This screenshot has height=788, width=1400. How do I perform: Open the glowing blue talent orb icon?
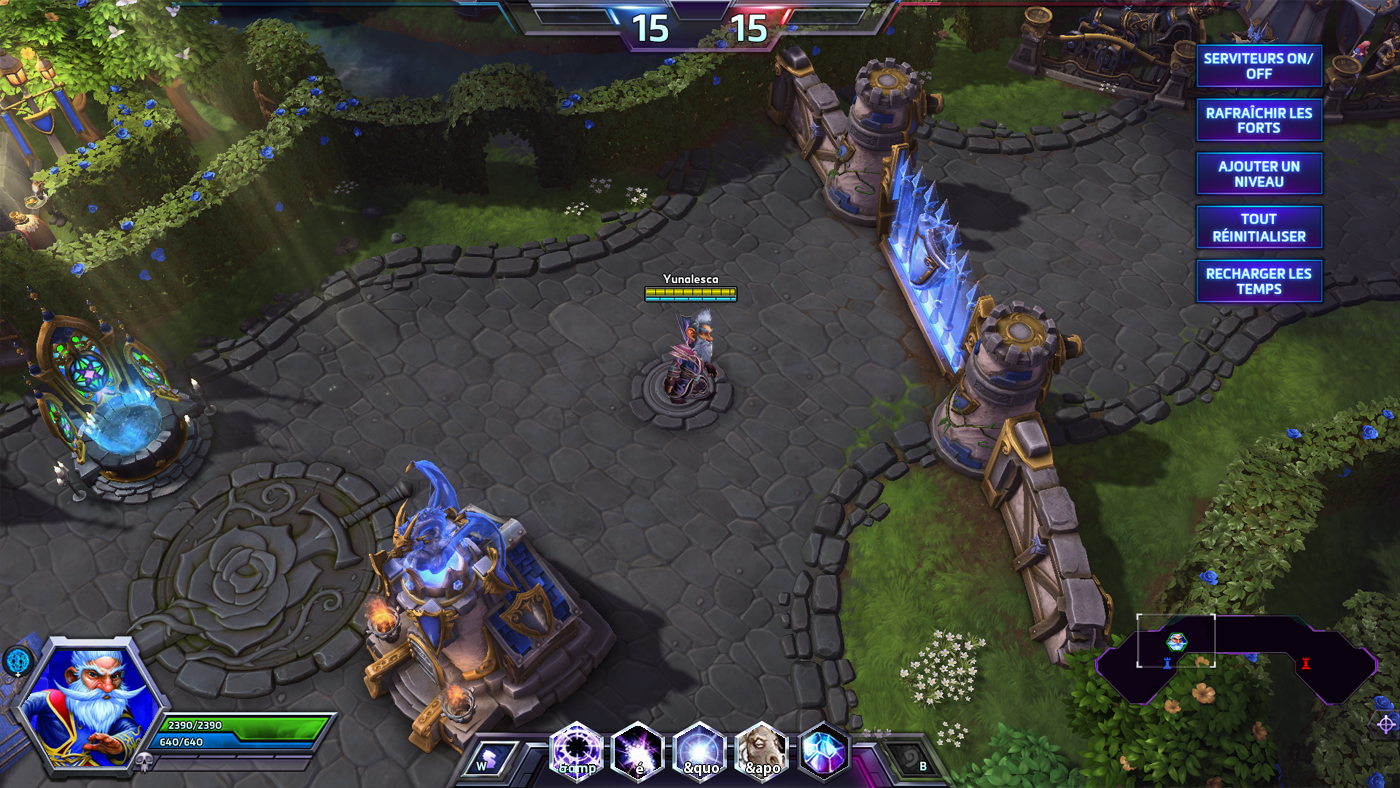point(17,661)
